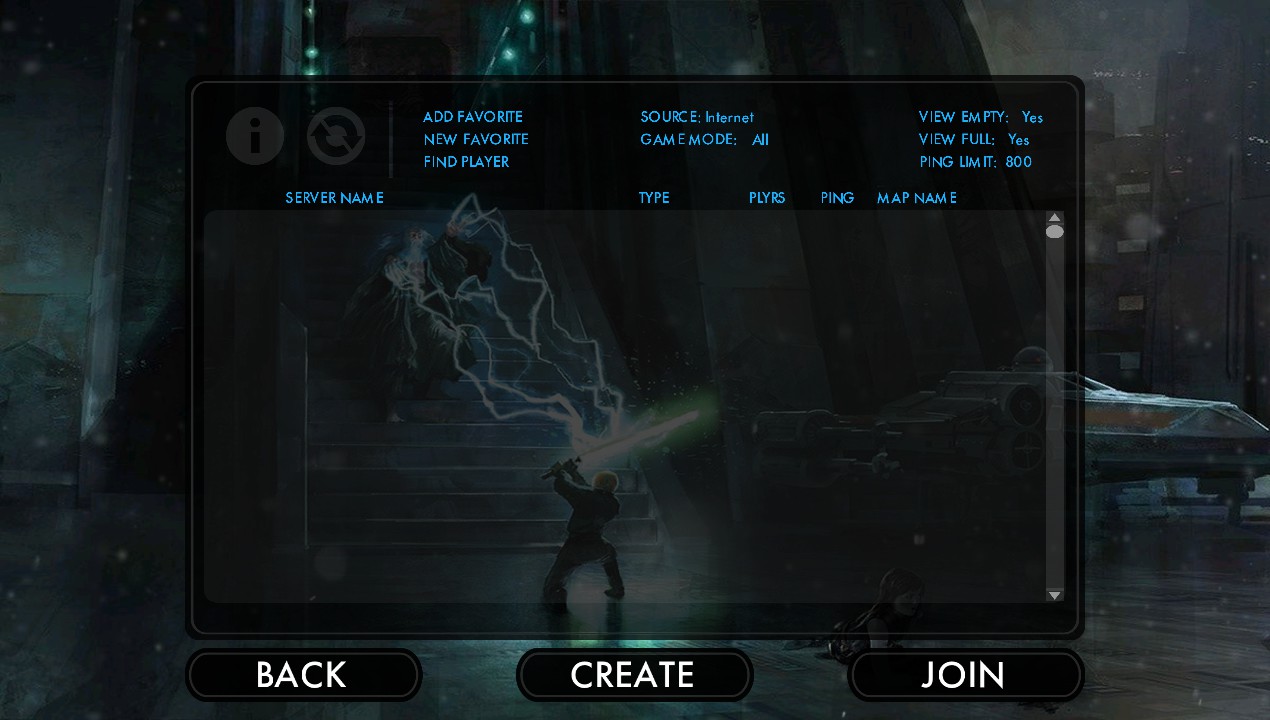Sort servers by PLYRS column
1270x720 pixels.
767,198
